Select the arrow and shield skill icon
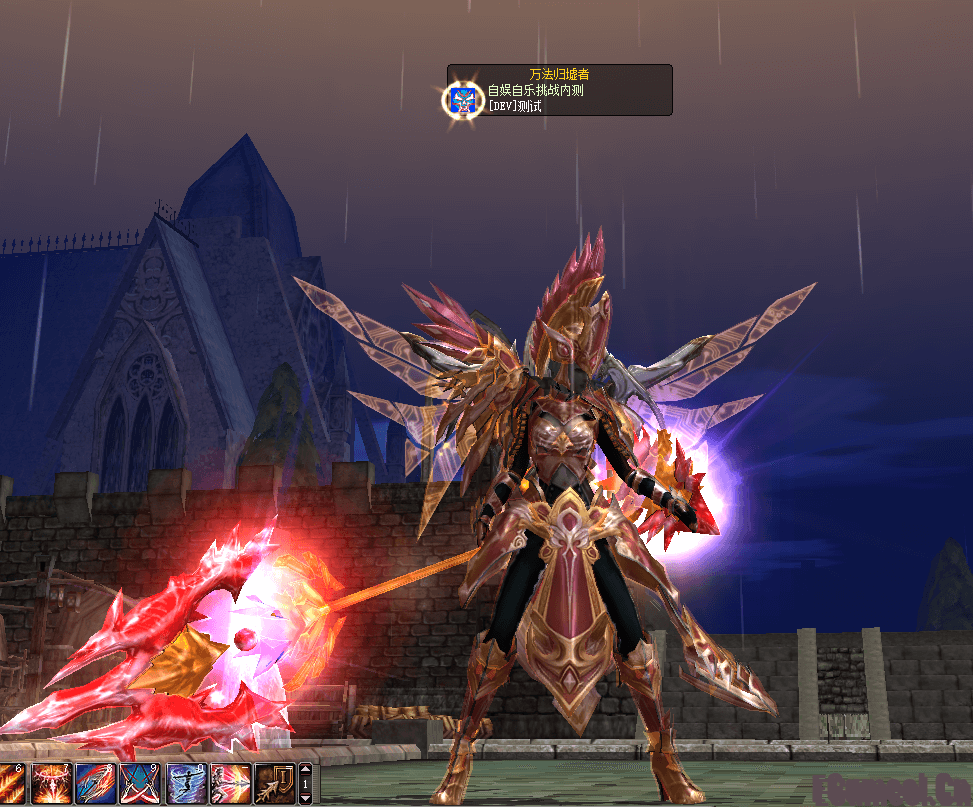The height and width of the screenshot is (807, 973). 274,784
